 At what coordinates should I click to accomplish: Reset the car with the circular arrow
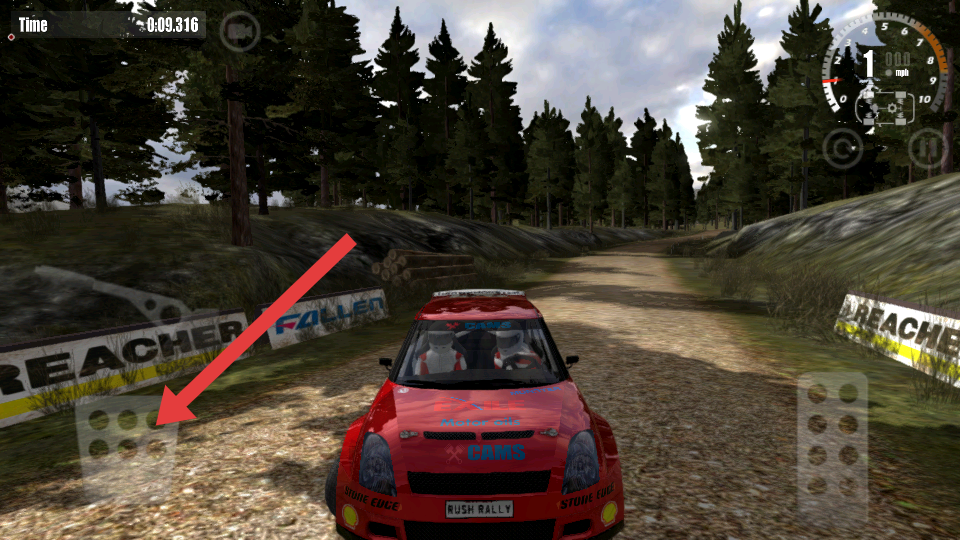842,148
